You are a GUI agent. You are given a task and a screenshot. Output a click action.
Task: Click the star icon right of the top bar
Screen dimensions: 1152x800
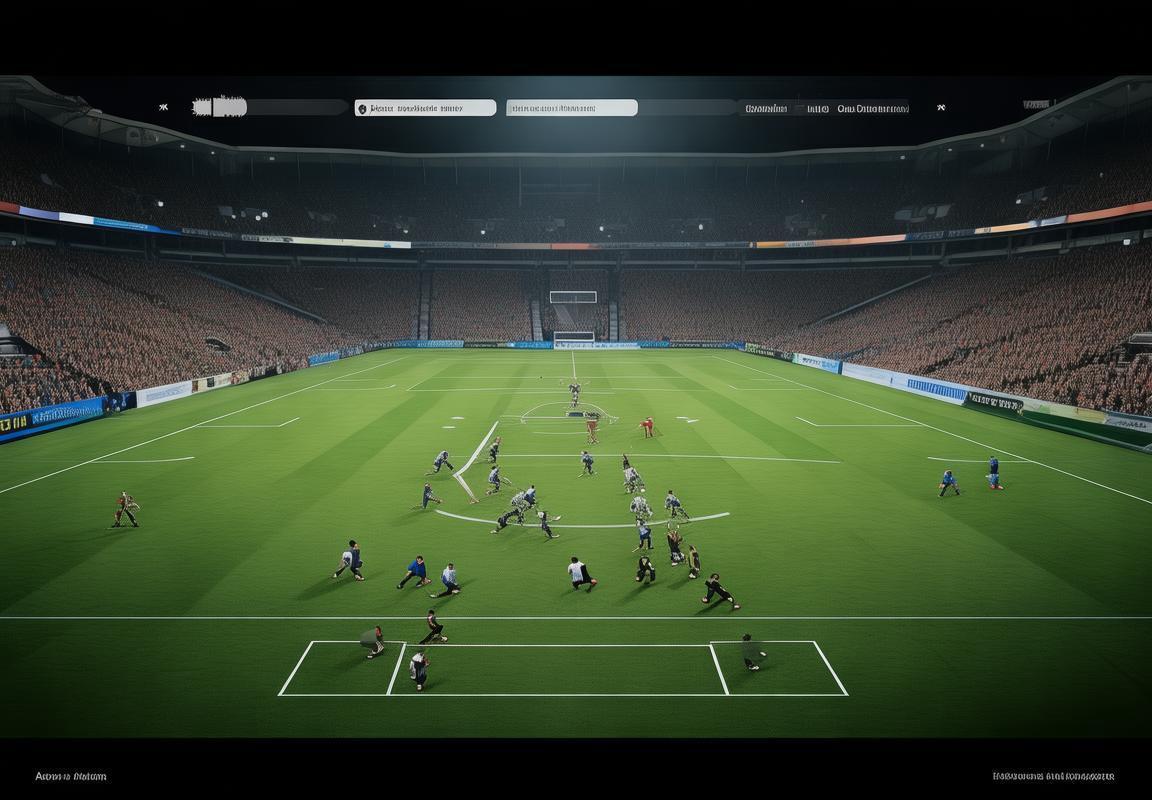(941, 107)
